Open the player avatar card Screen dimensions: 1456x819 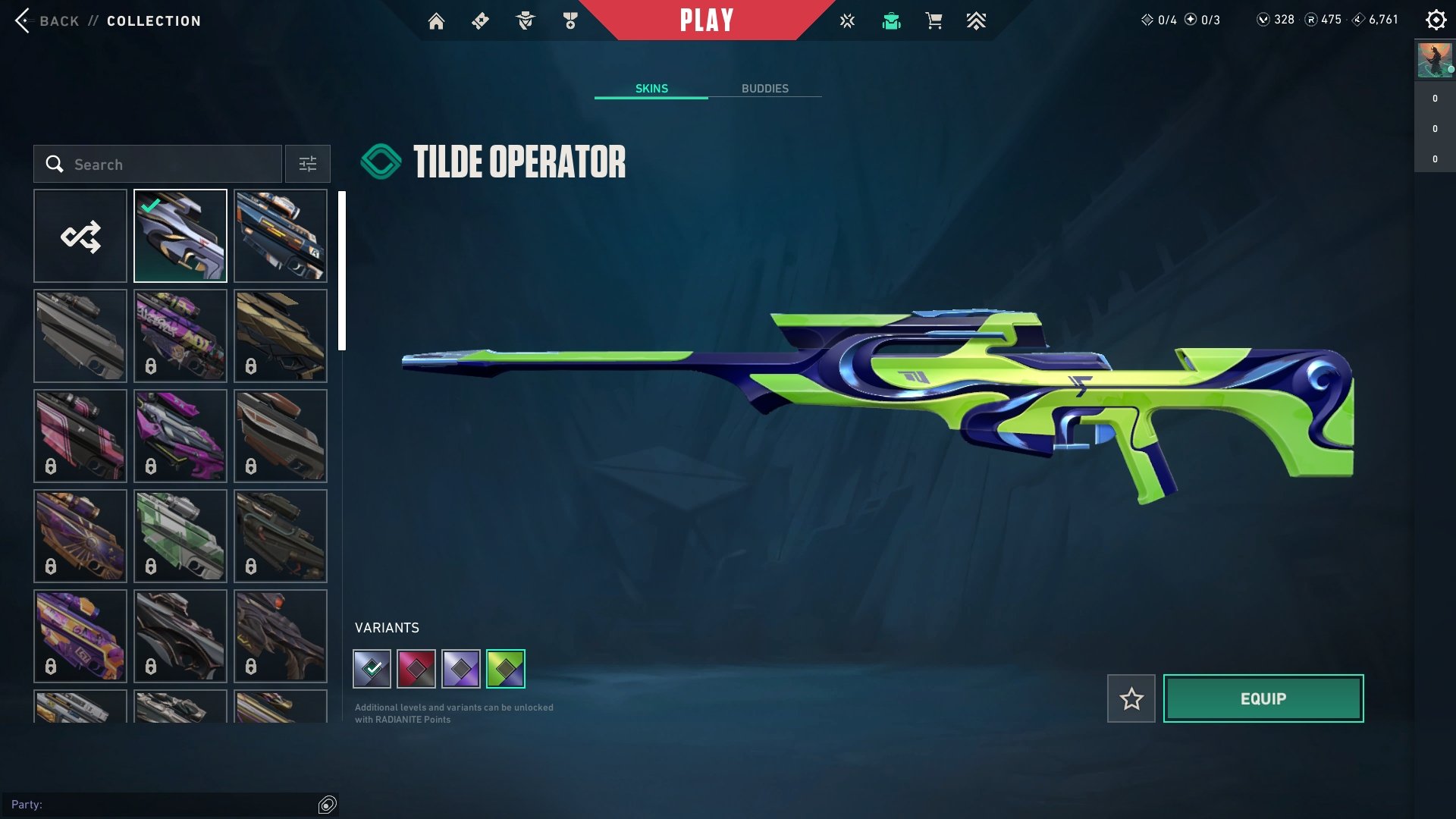point(1435,61)
